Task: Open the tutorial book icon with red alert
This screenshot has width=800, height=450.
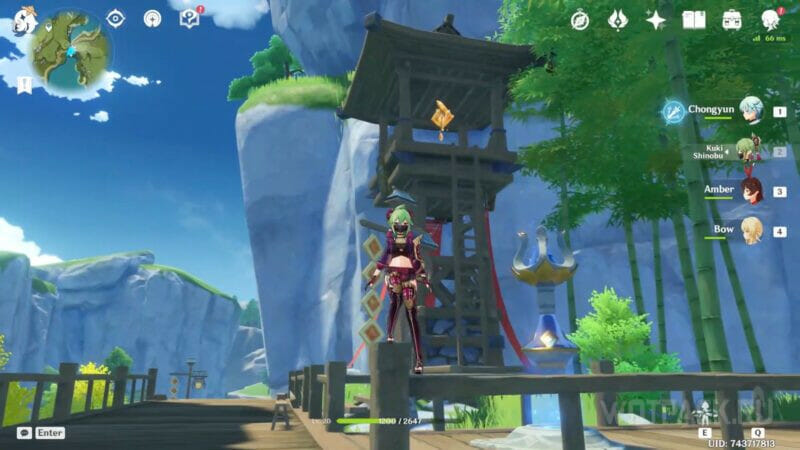Action: (x=189, y=18)
